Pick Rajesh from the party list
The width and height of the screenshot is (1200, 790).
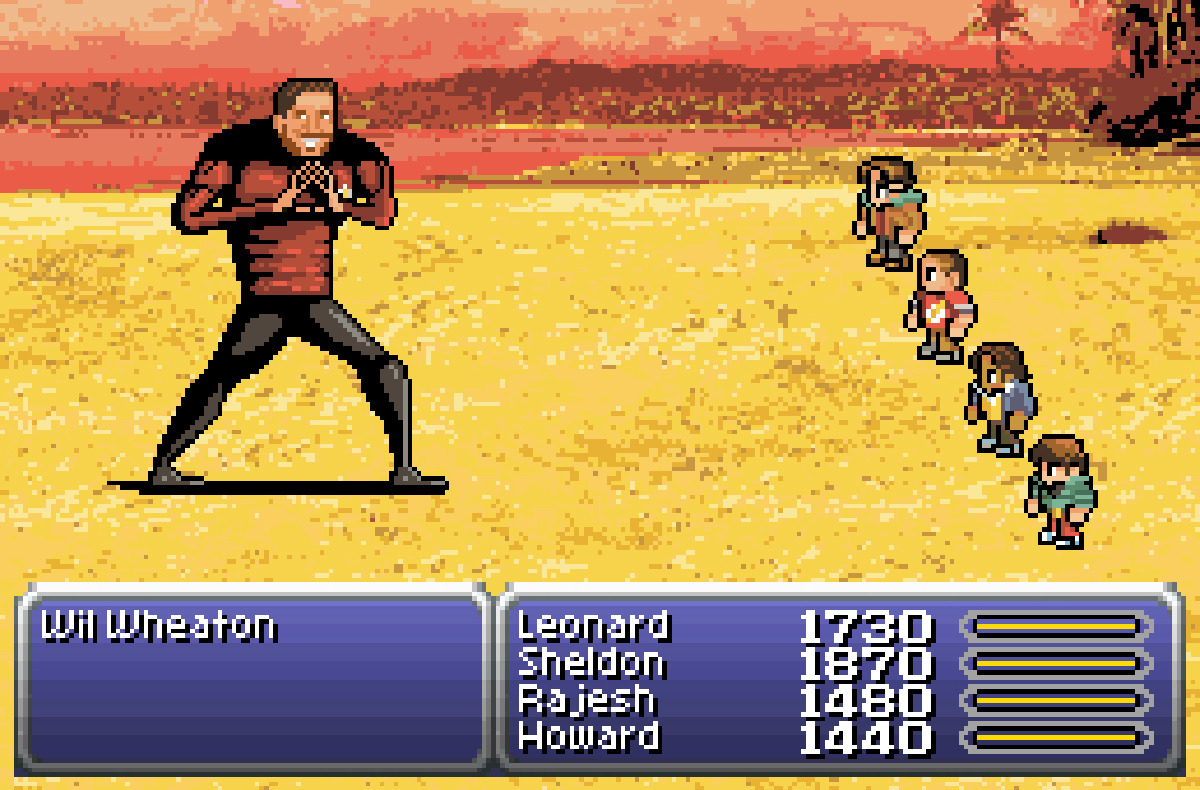(586, 701)
